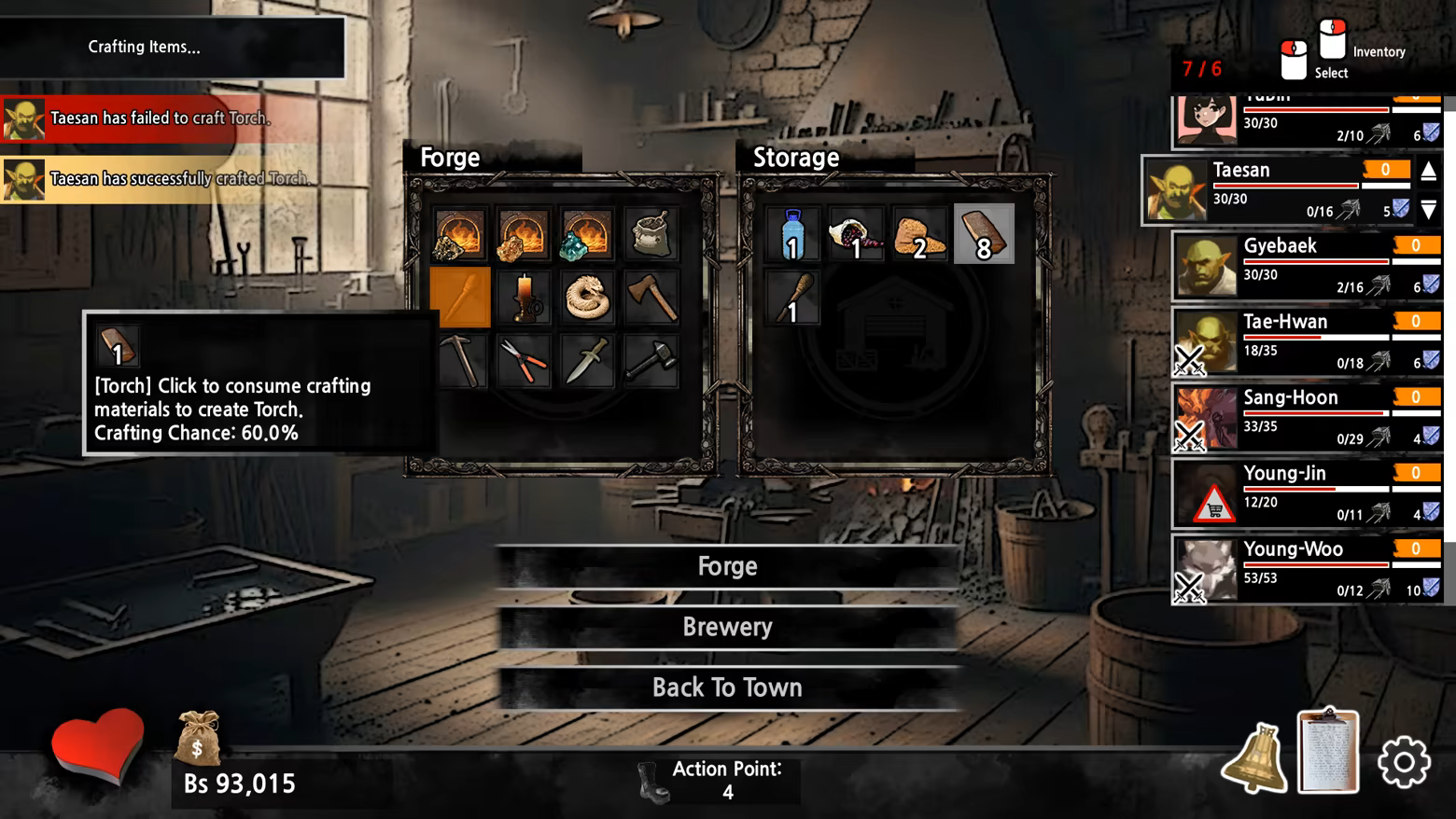Craft the highlighted Torch recipe
1456x819 pixels.
[460, 297]
